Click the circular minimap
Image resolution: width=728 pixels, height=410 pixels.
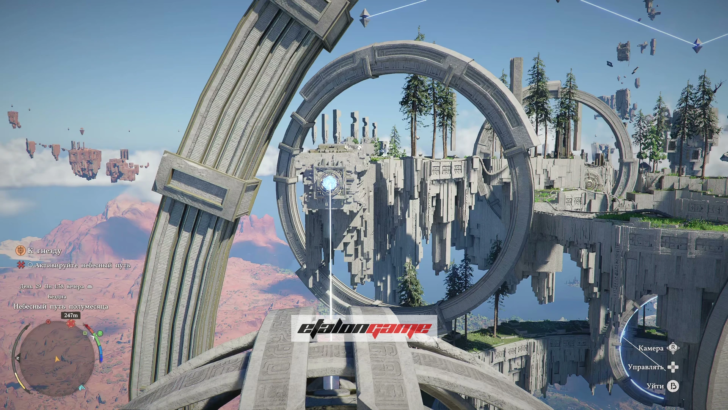point(56,358)
